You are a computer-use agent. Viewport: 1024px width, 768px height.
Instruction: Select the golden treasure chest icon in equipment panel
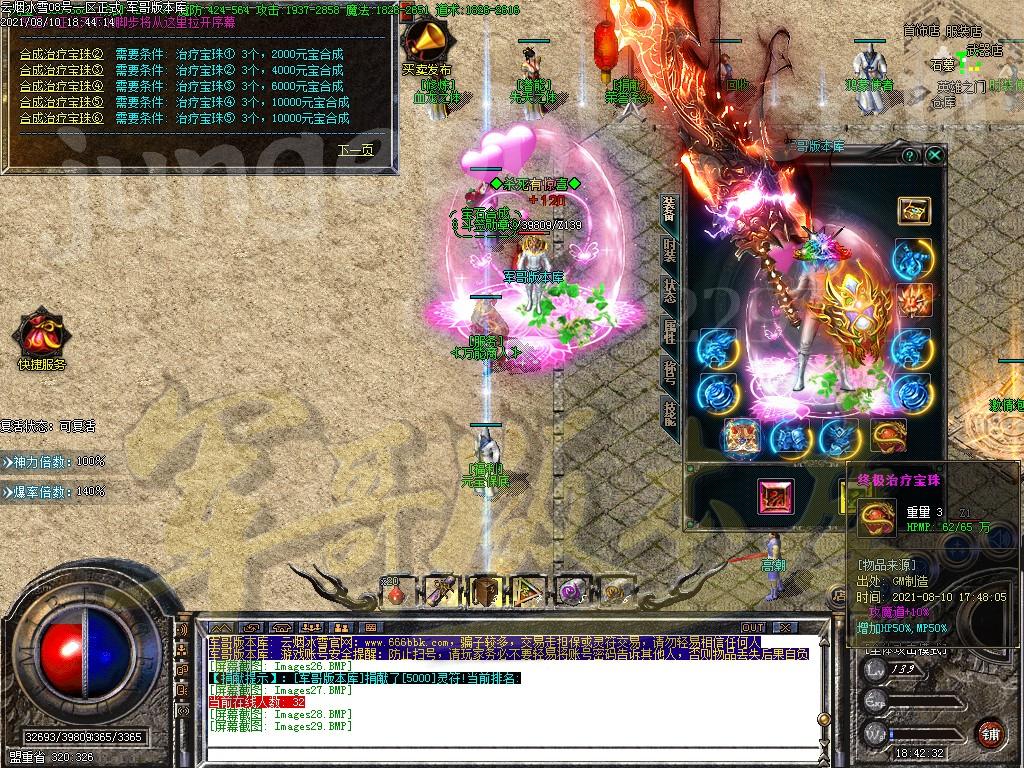pyautogui.click(x=913, y=210)
